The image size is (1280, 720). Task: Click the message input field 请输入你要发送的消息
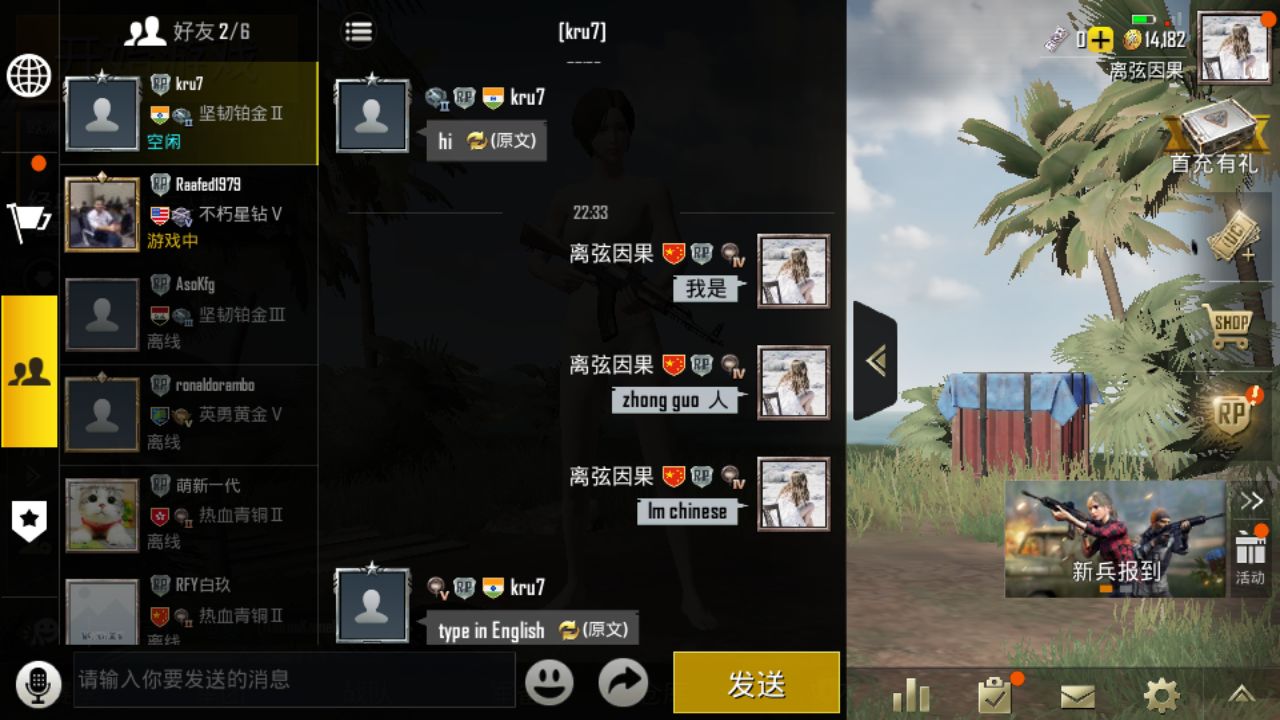tap(290, 683)
